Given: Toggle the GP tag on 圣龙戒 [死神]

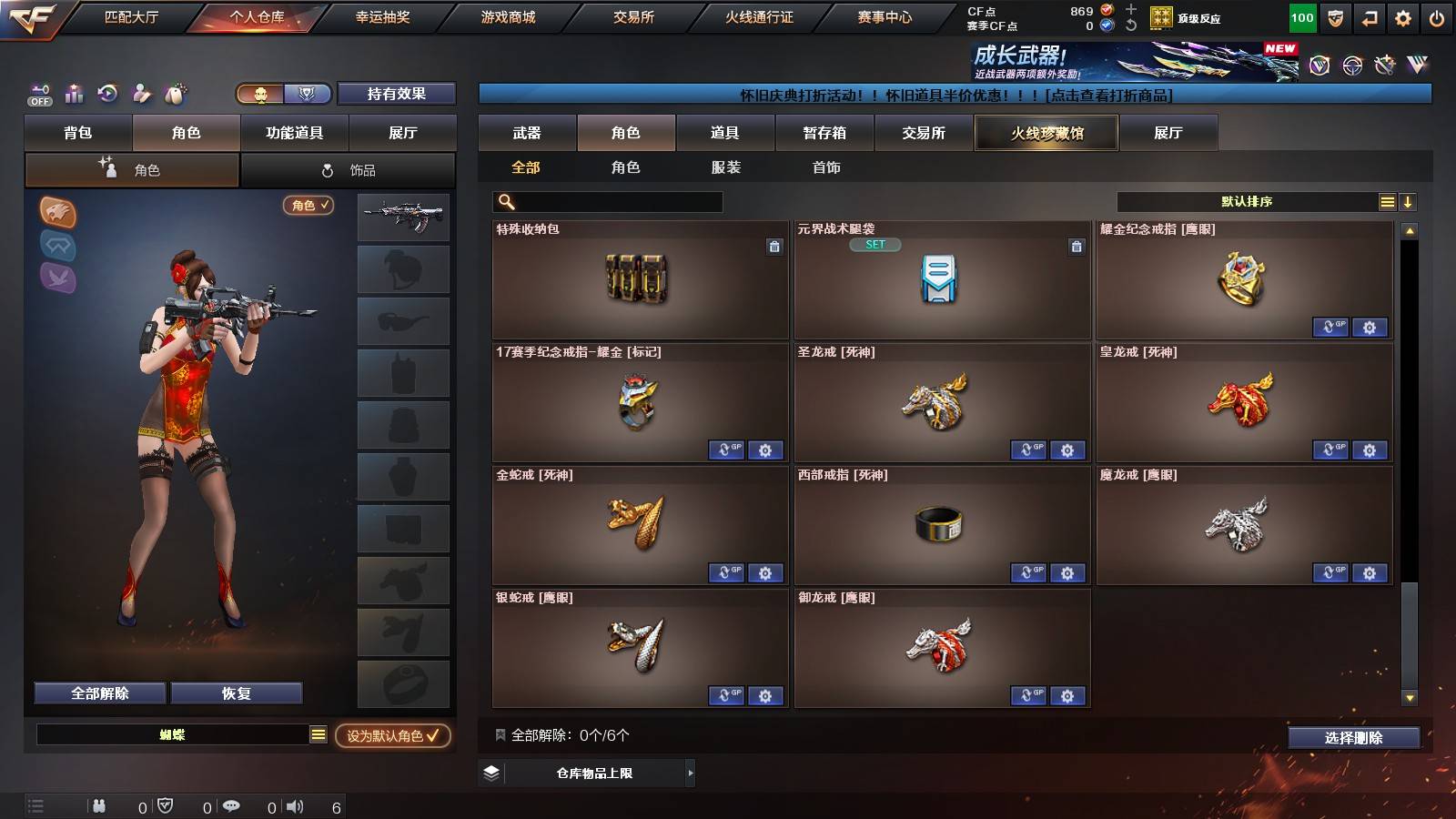Looking at the screenshot, I should coord(1029,450).
